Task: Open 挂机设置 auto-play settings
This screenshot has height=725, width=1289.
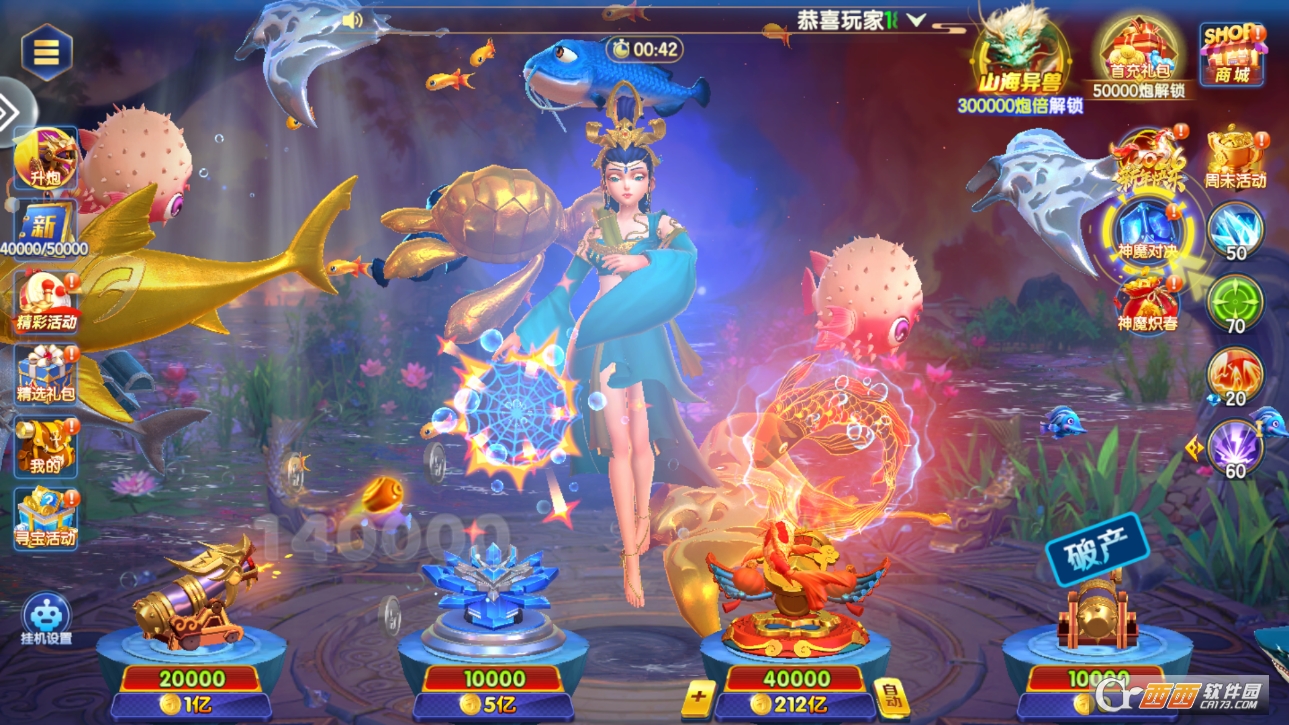Action: click(46, 620)
